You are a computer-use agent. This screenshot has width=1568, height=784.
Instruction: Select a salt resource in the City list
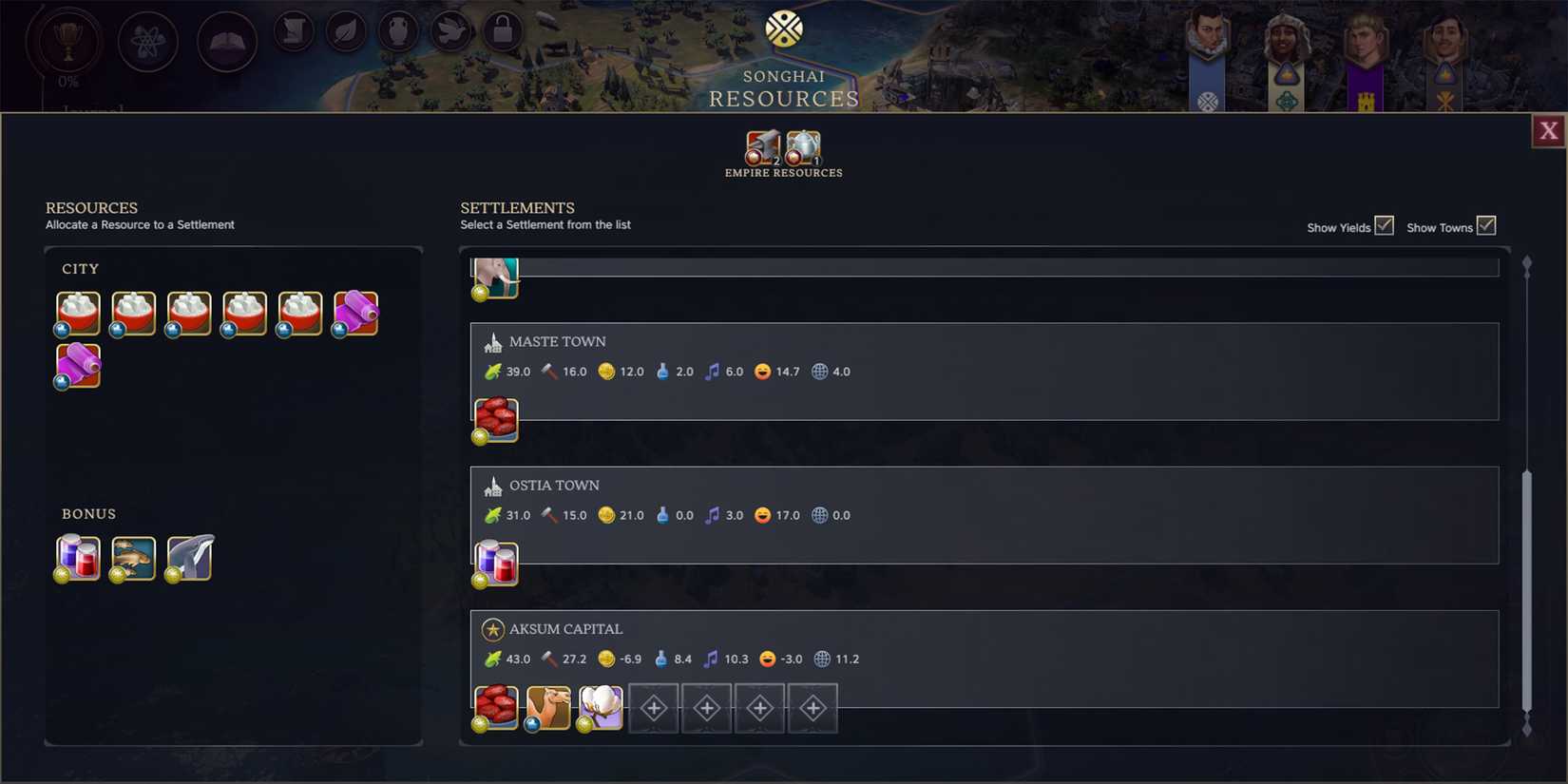(x=77, y=312)
